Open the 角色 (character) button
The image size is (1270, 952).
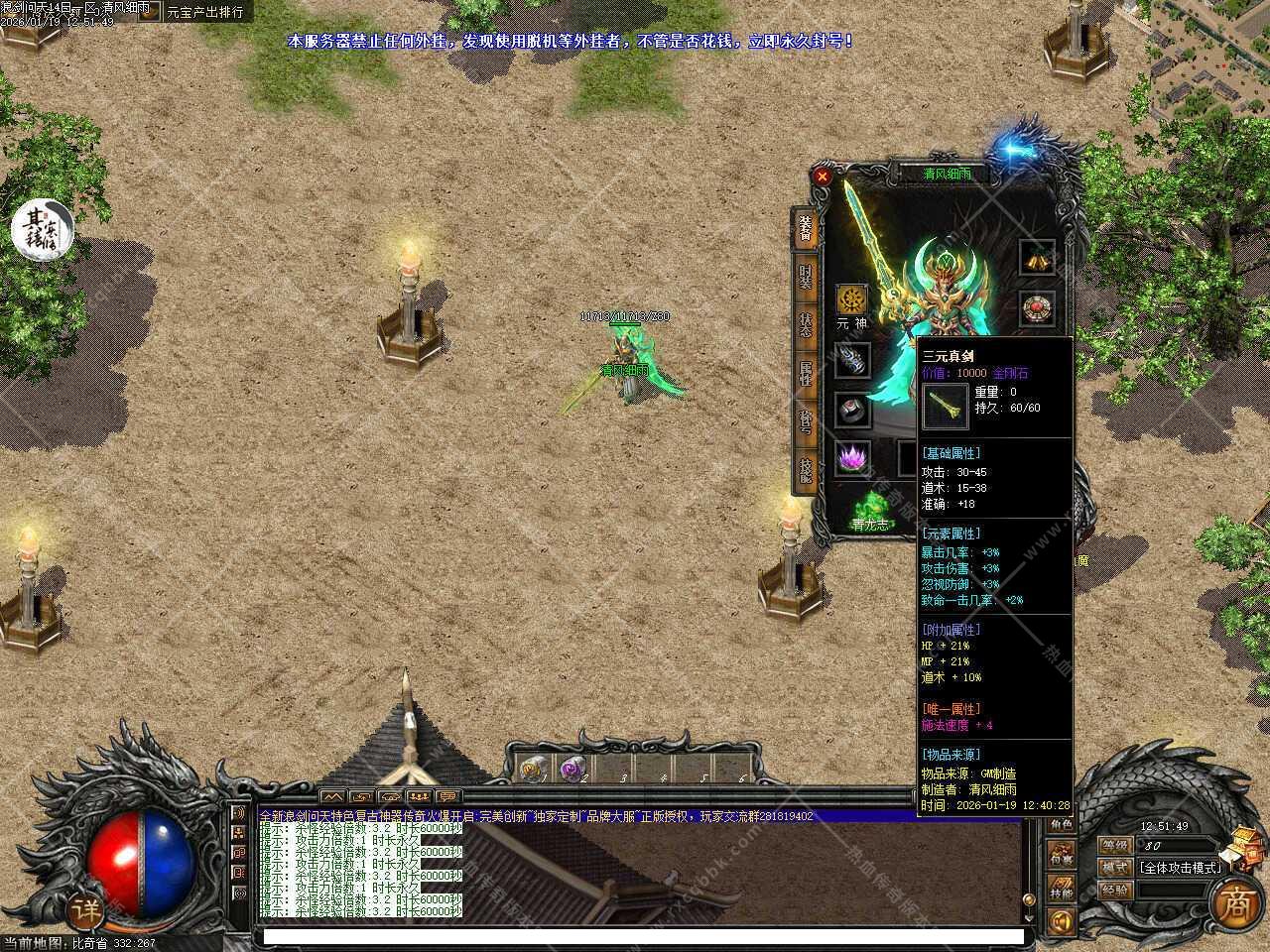pos(1061,825)
